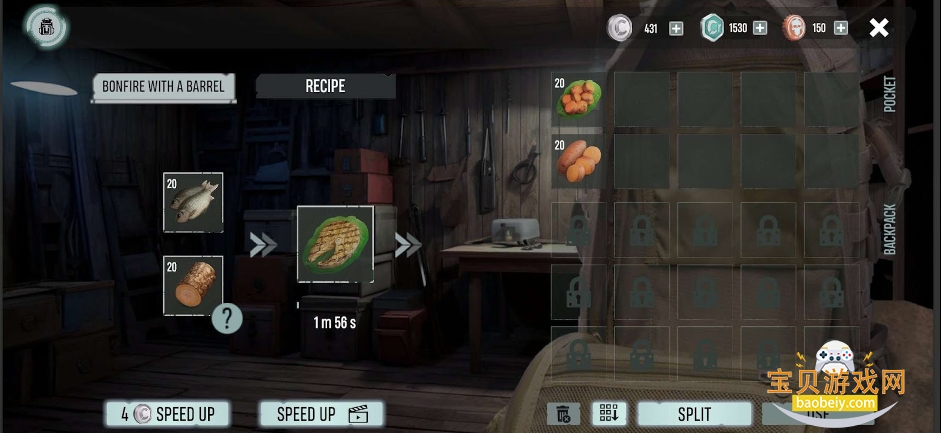Viewport: 941px width, 433px height.
Task: Select the Bonfire with a Barrel tab
Action: coord(163,86)
